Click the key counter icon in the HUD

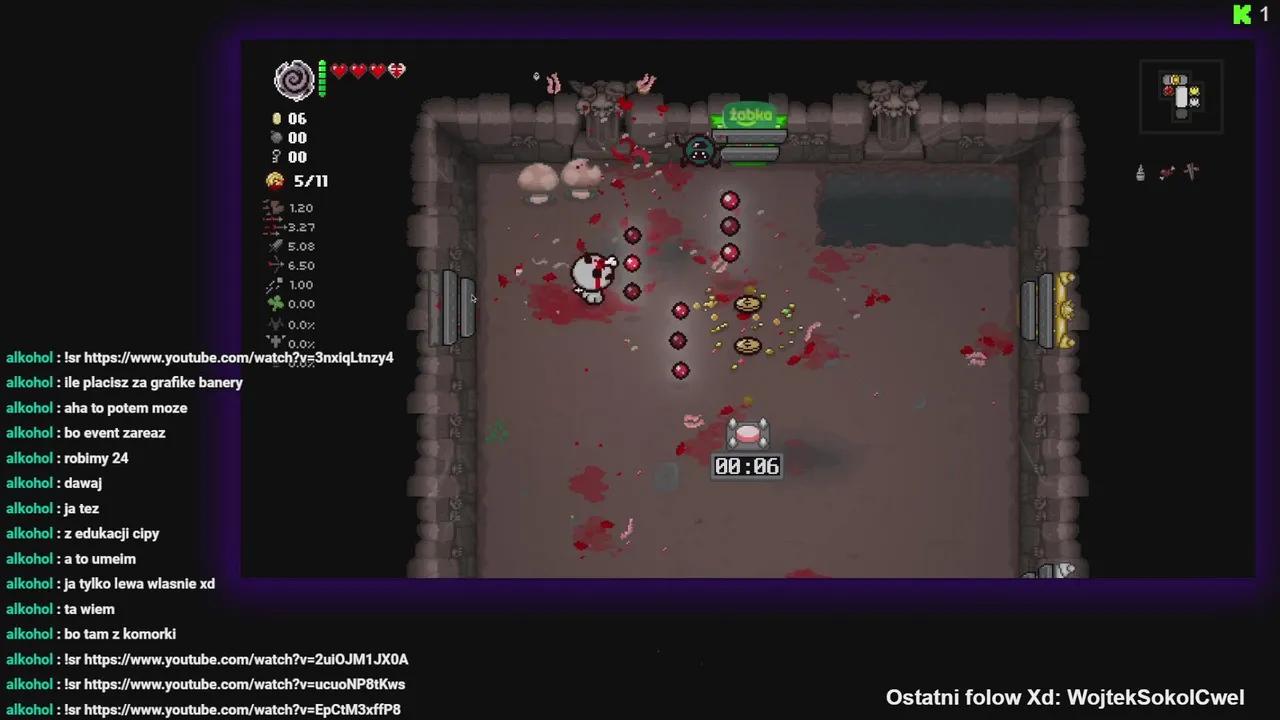tap(277, 157)
